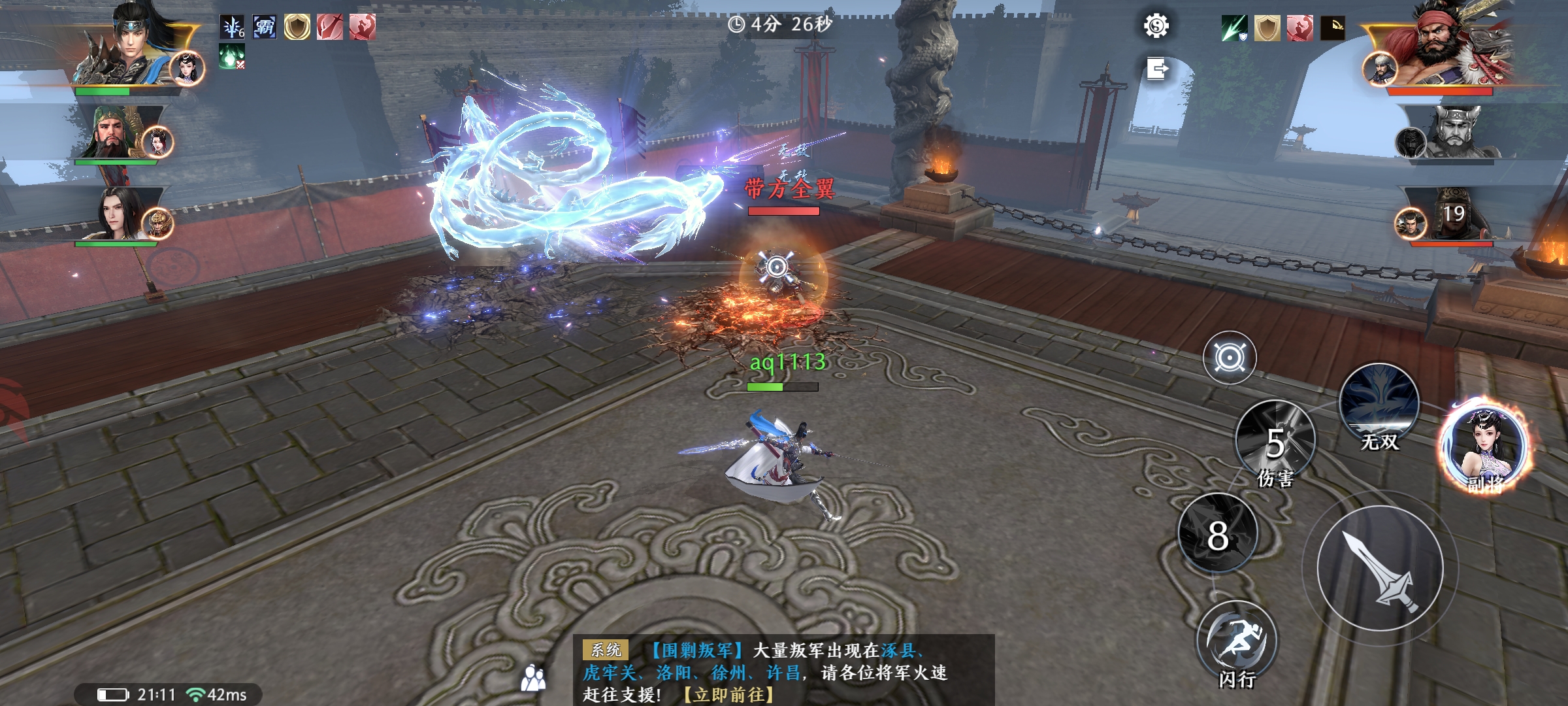Inspect the 霸 buff icon

(x=265, y=27)
